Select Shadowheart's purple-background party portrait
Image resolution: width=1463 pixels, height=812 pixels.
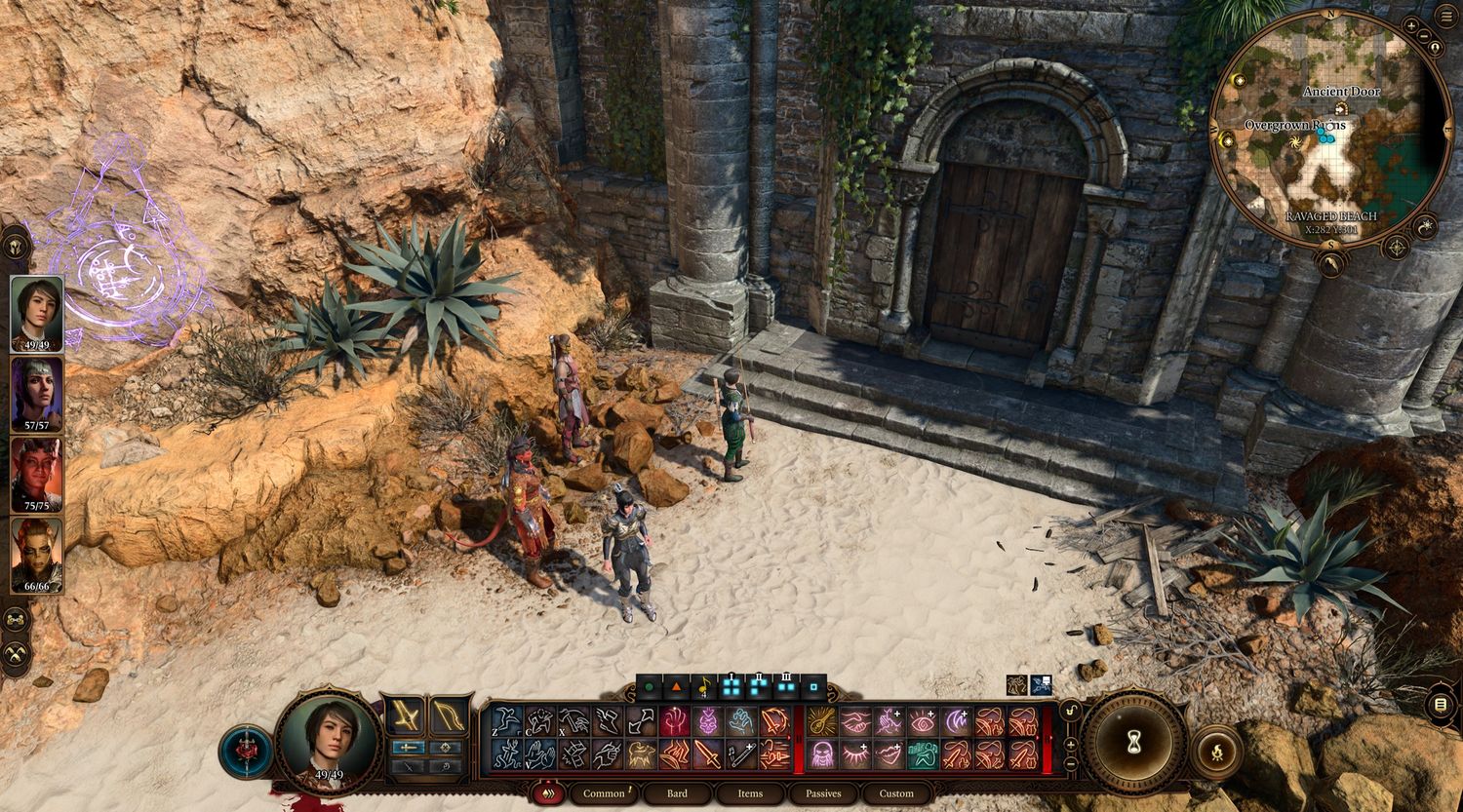pyautogui.click(x=37, y=394)
